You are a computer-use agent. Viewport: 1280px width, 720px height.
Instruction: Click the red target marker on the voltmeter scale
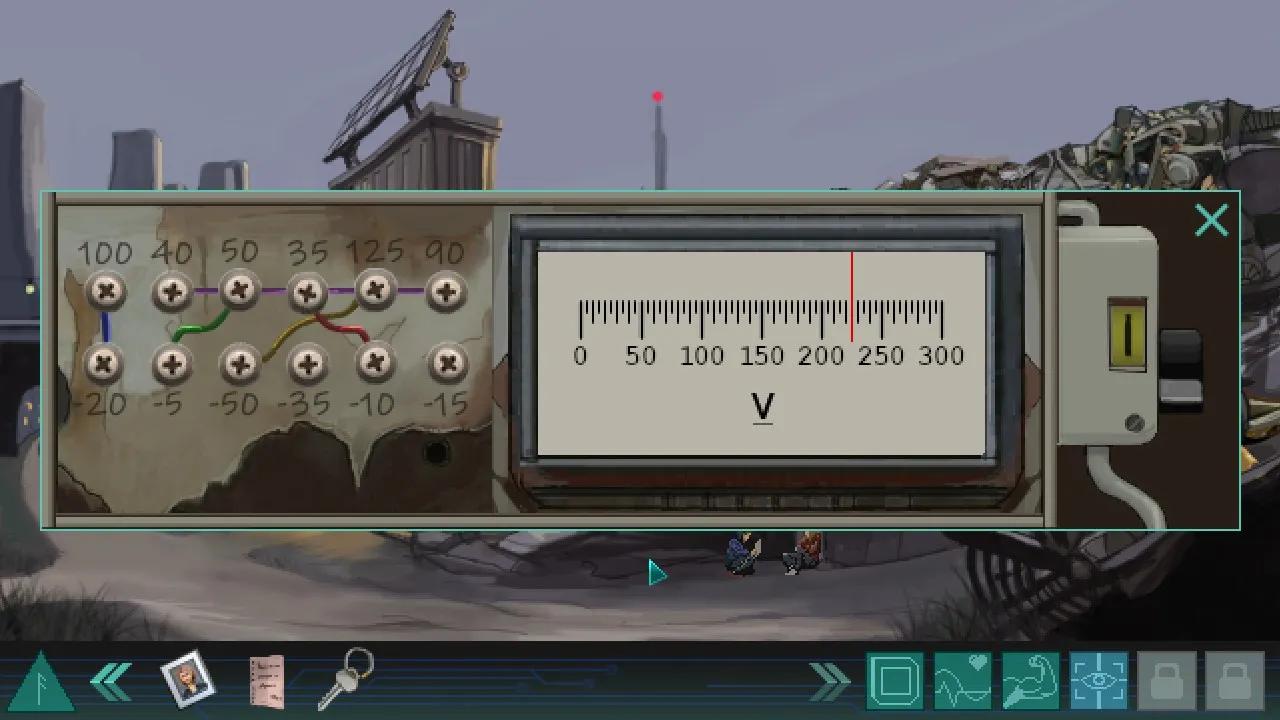851,300
